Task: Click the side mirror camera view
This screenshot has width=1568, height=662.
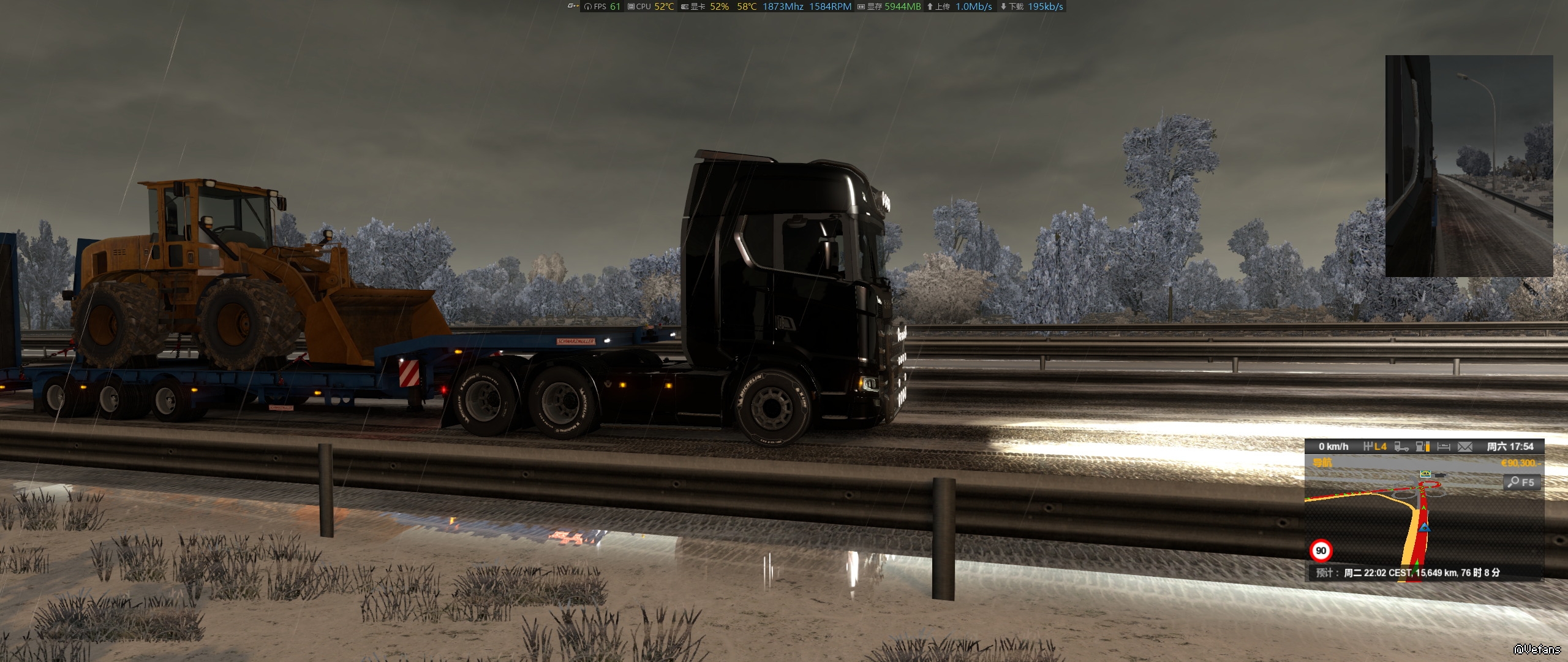Action: 1469,165
